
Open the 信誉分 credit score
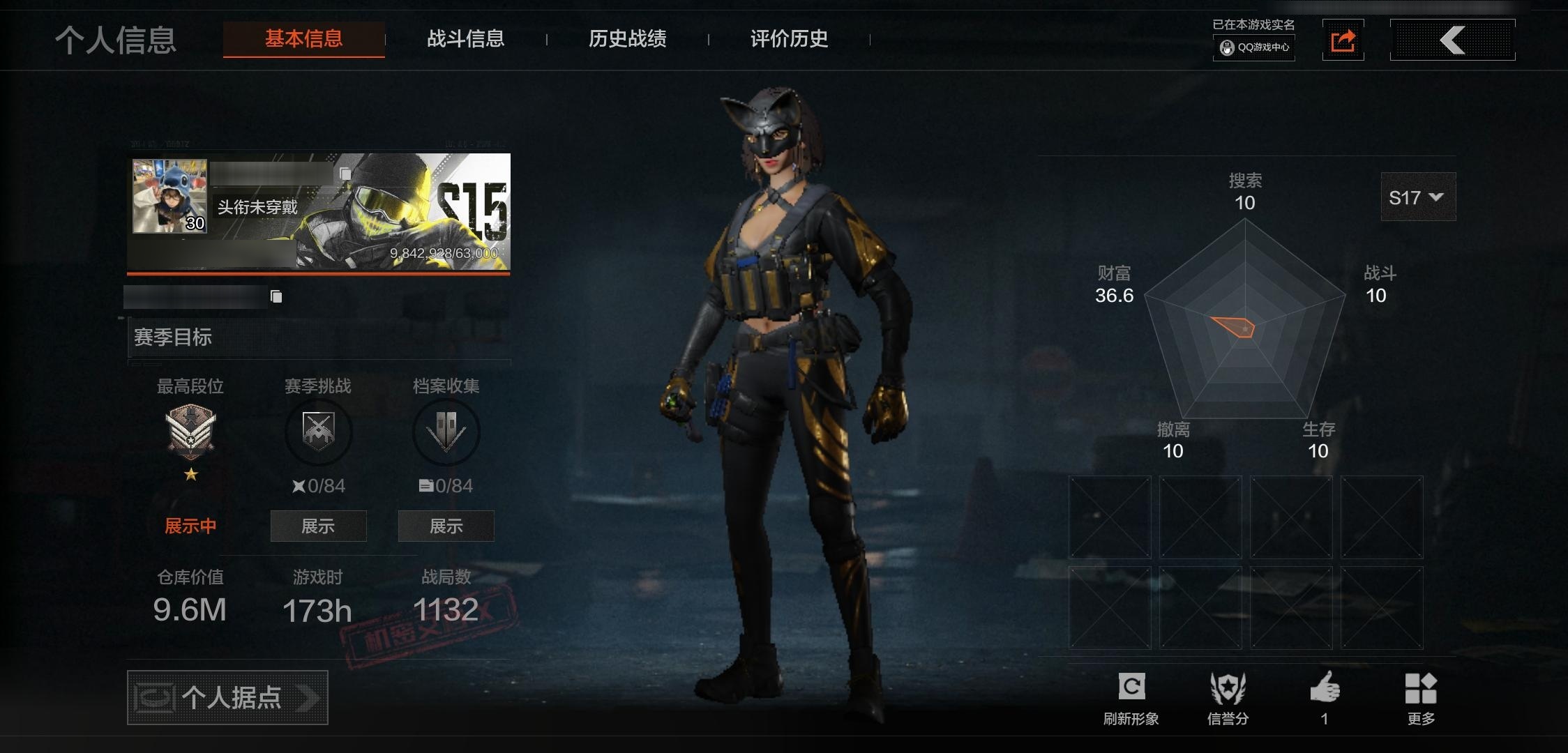[x=1228, y=697]
